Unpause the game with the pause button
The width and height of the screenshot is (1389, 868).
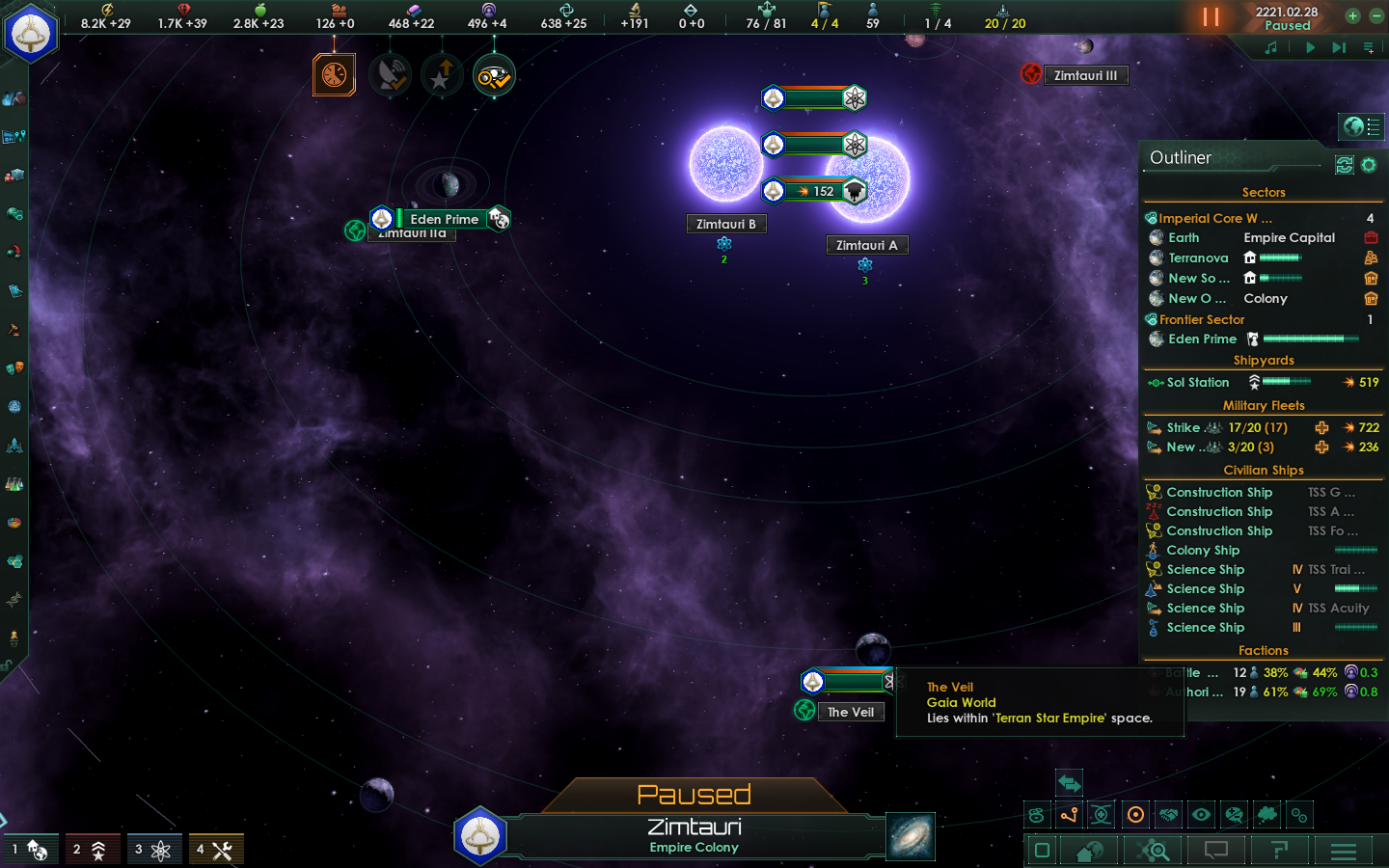1212,16
